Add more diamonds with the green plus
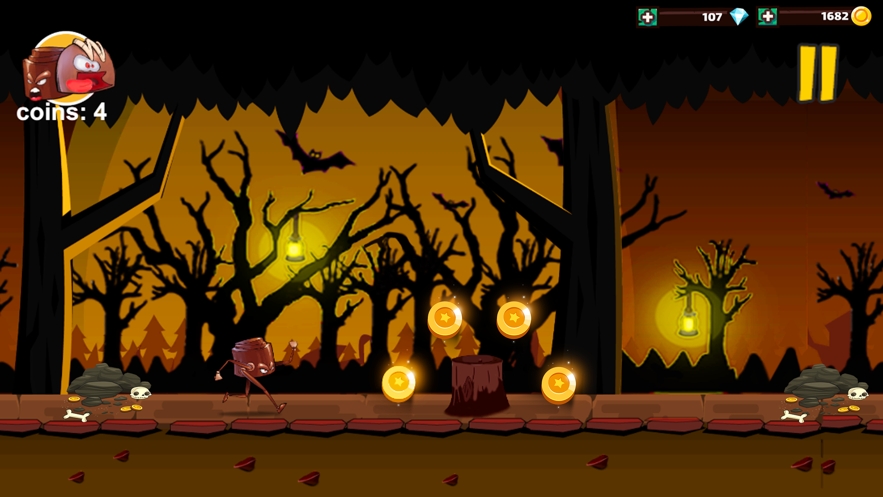Image resolution: width=883 pixels, height=497 pixels. click(x=648, y=17)
